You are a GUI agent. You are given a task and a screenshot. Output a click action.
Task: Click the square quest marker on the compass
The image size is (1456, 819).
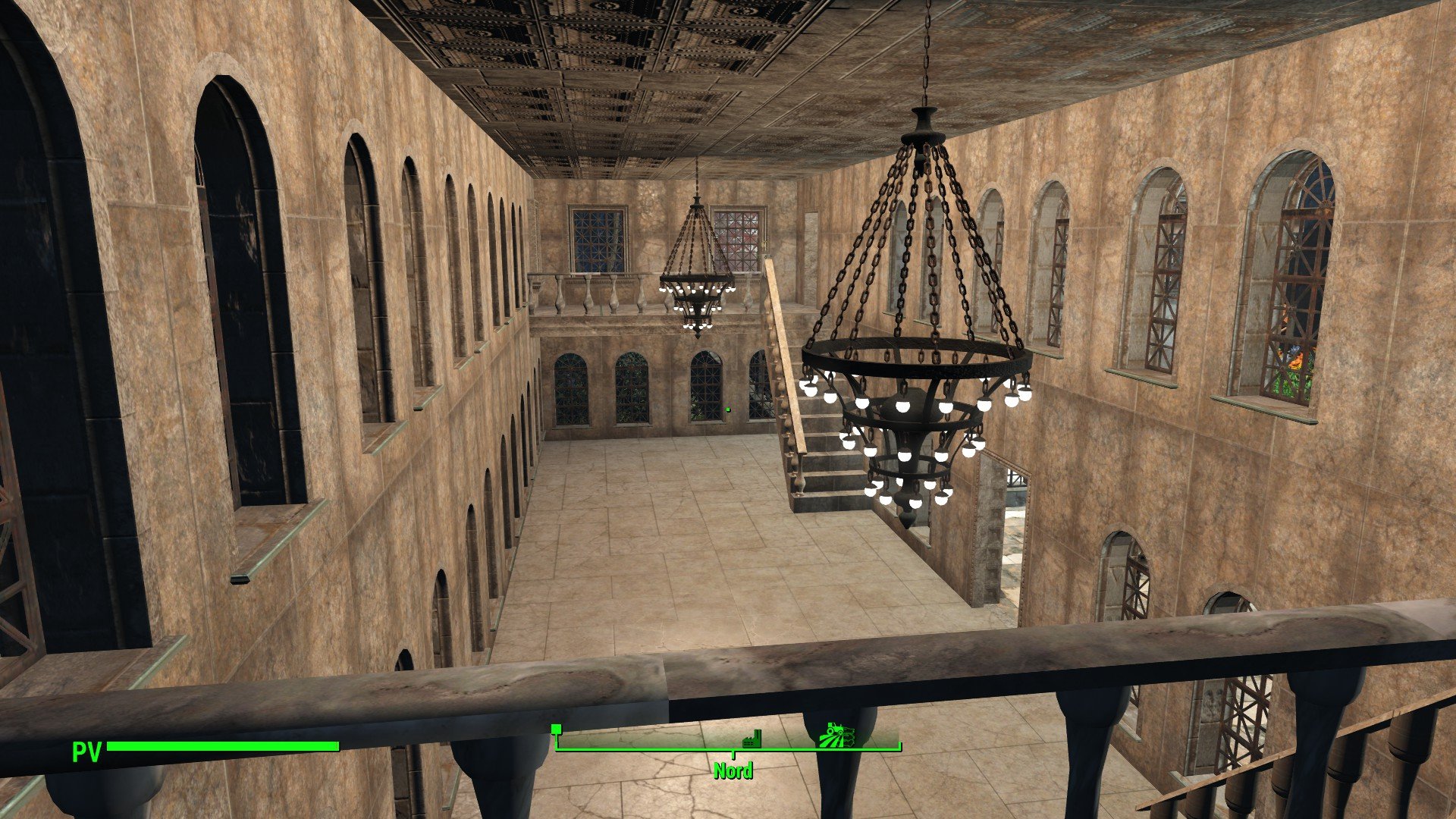point(556,730)
